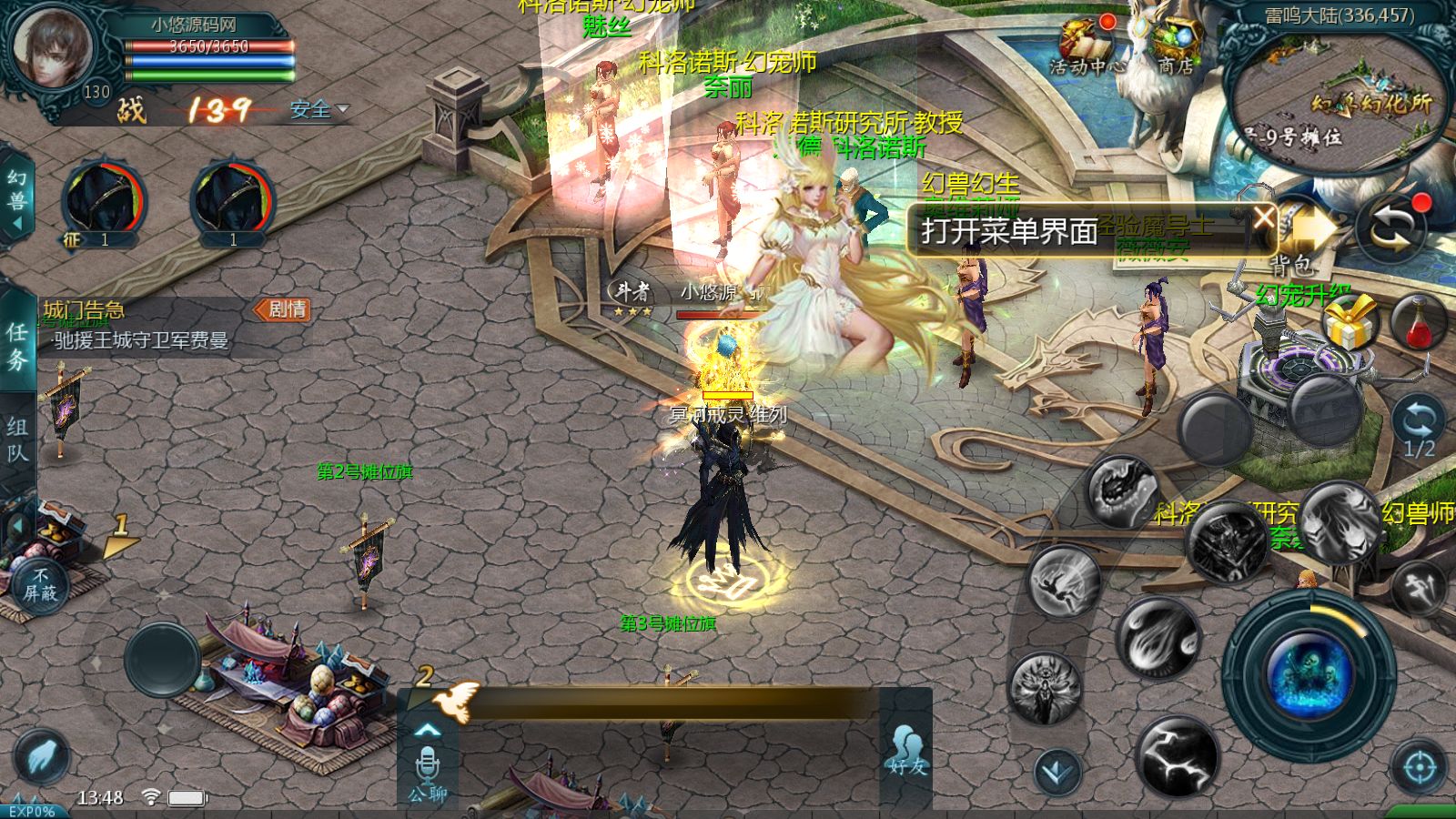Select the 任务 quest tab

pos(17,346)
